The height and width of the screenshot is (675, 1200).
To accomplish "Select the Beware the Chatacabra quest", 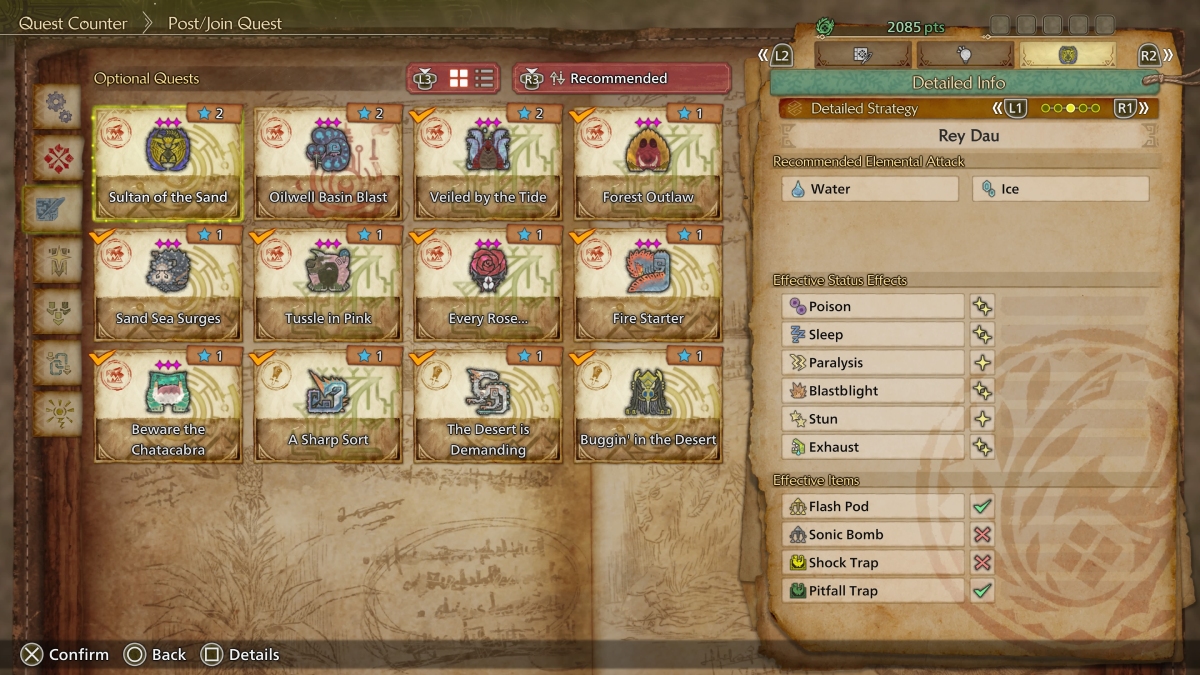I will [x=168, y=404].
